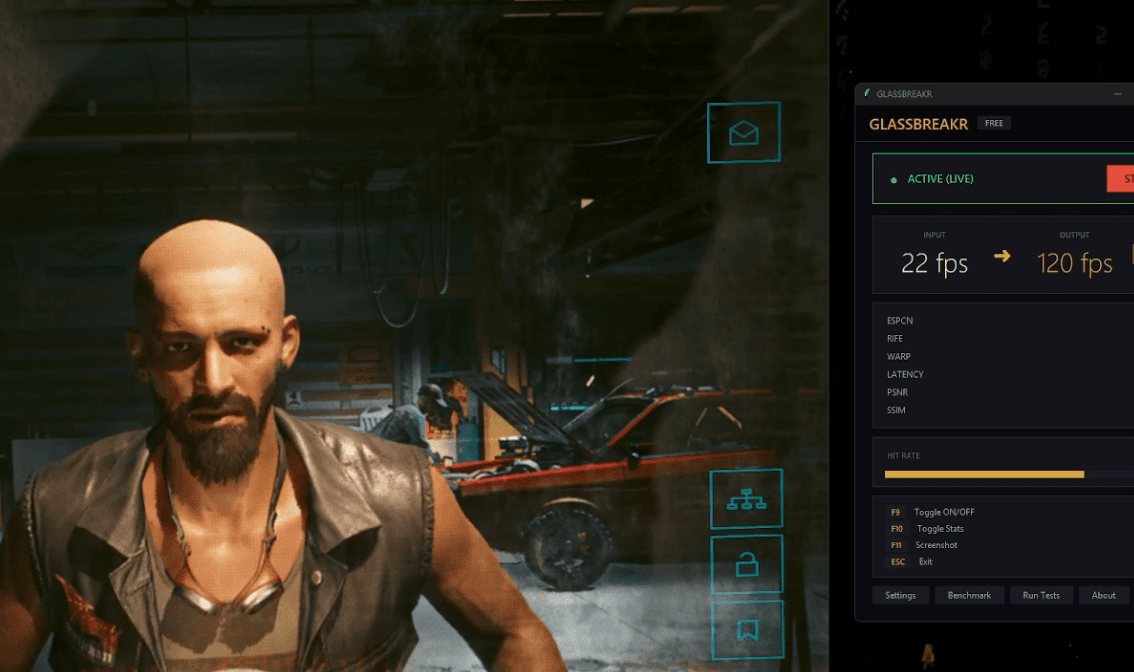
Task: Start the GLASSBREAKR Benchmark
Action: point(969,595)
